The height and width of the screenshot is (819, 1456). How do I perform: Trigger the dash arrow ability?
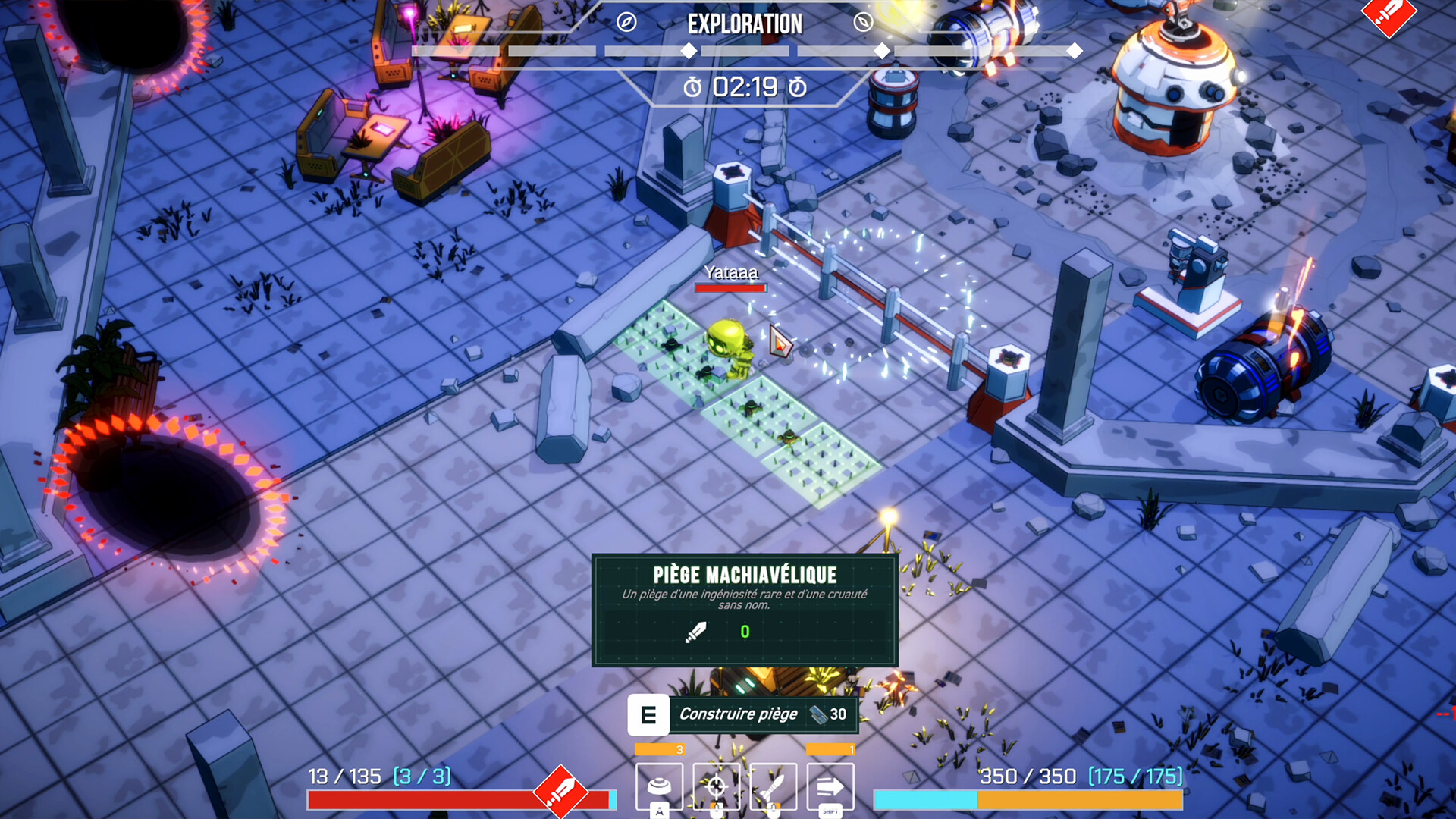tap(830, 786)
